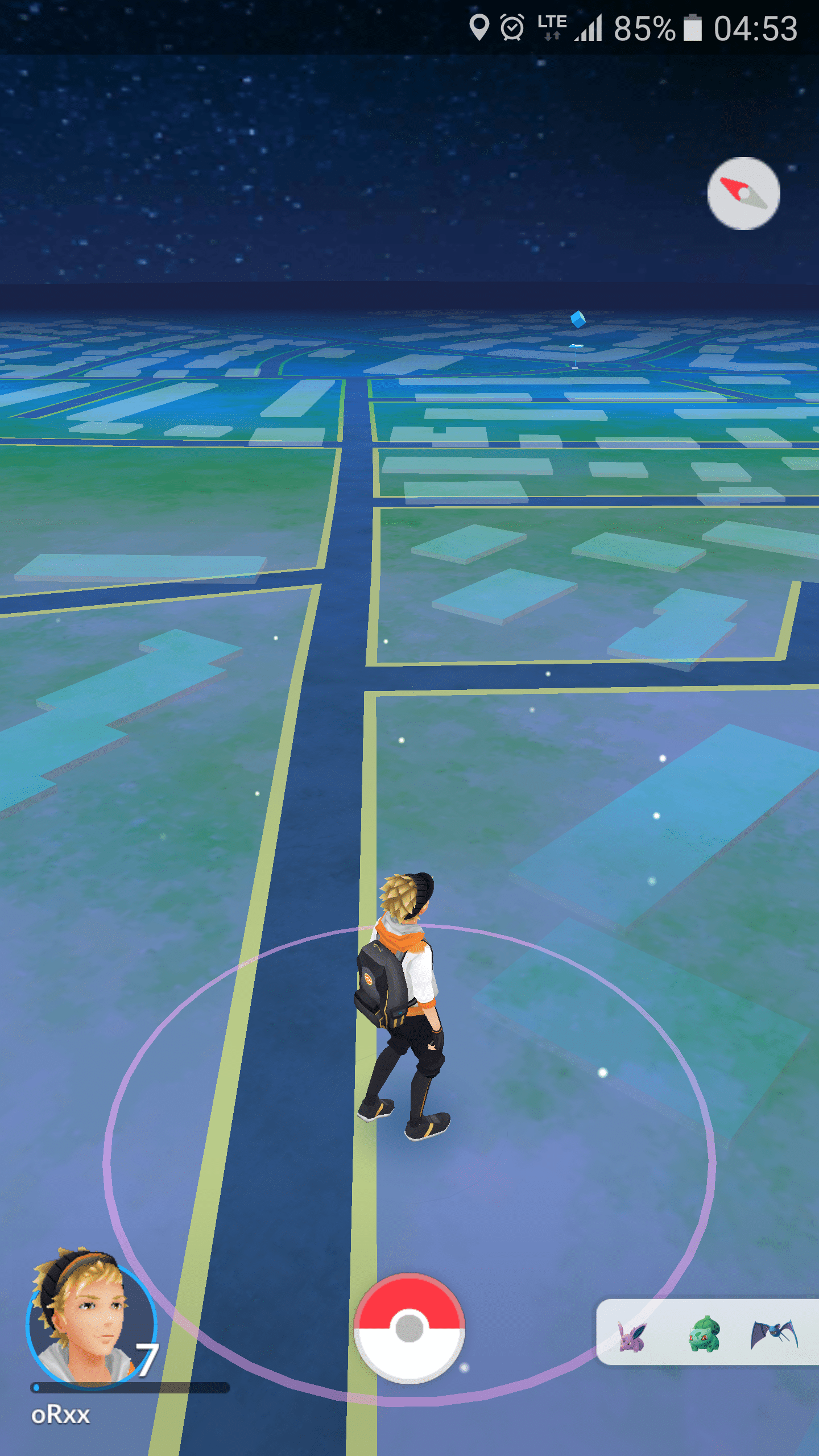
Task: Open the Poké Ball main menu
Action: click(x=409, y=1329)
